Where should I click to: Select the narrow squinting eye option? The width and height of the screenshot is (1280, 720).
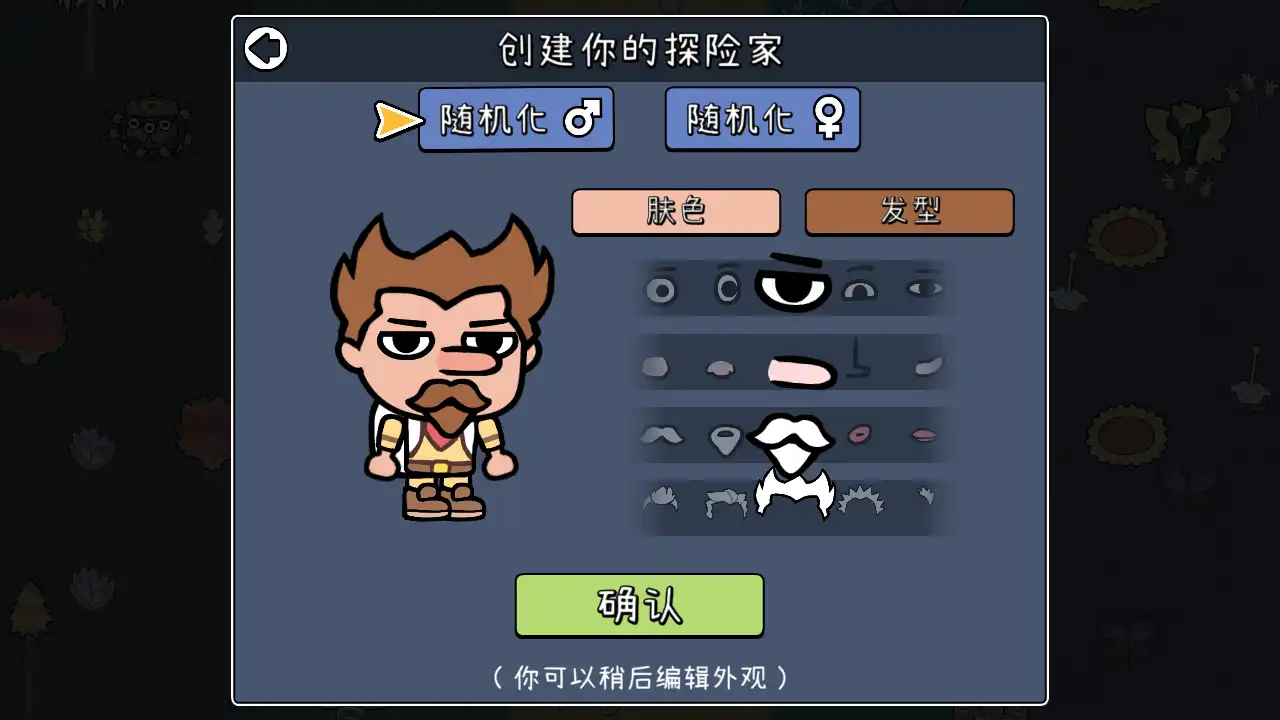pos(925,288)
